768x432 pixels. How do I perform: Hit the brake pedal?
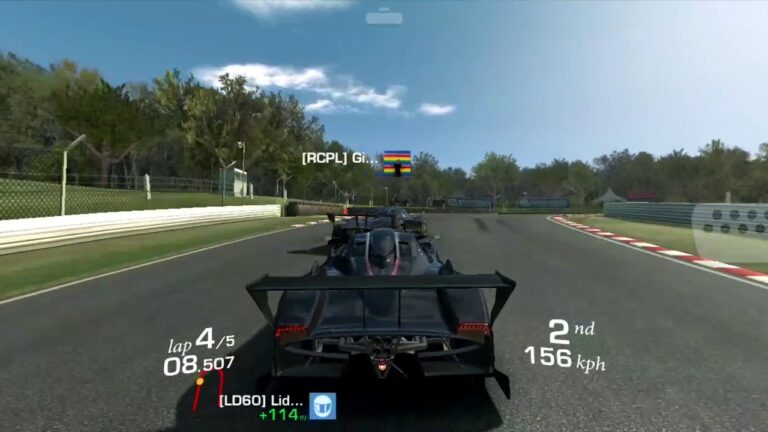tap(729, 232)
